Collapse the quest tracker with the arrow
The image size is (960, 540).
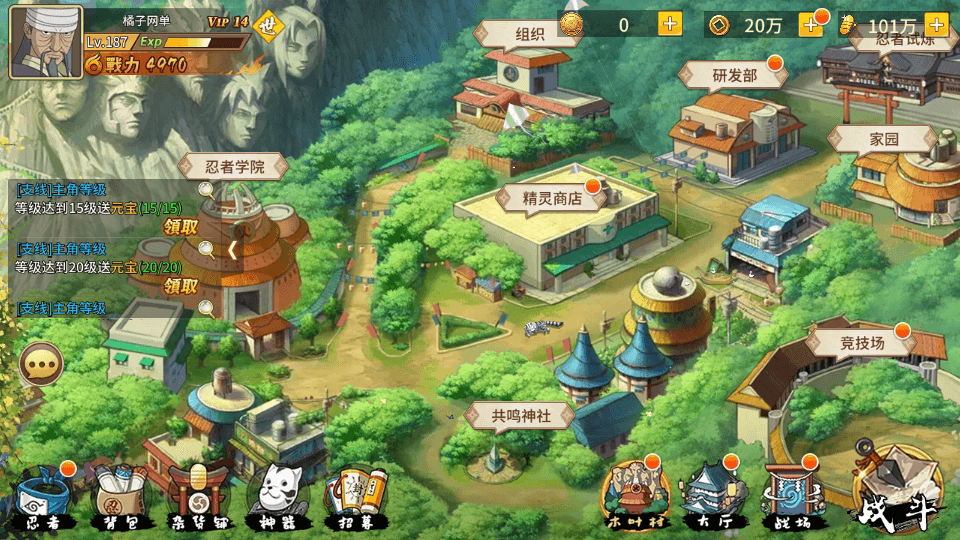click(232, 250)
